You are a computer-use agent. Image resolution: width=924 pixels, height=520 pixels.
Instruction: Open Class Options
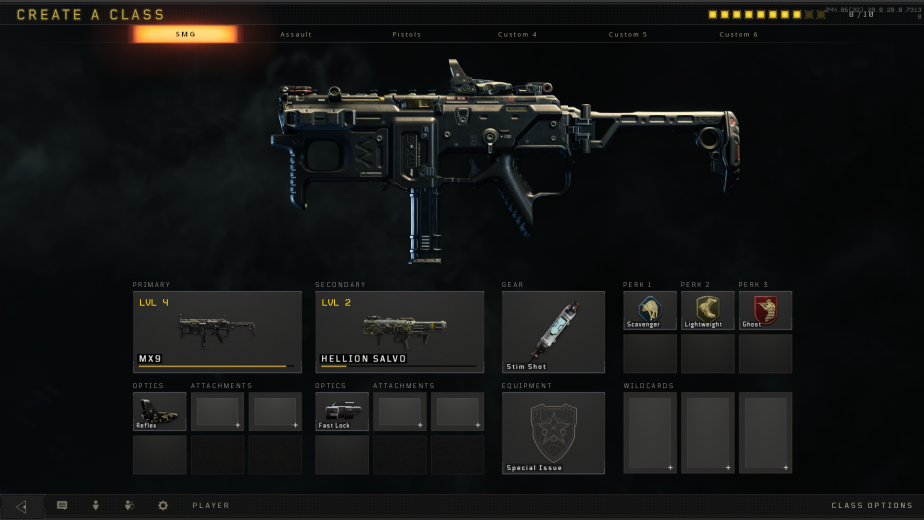tap(871, 506)
